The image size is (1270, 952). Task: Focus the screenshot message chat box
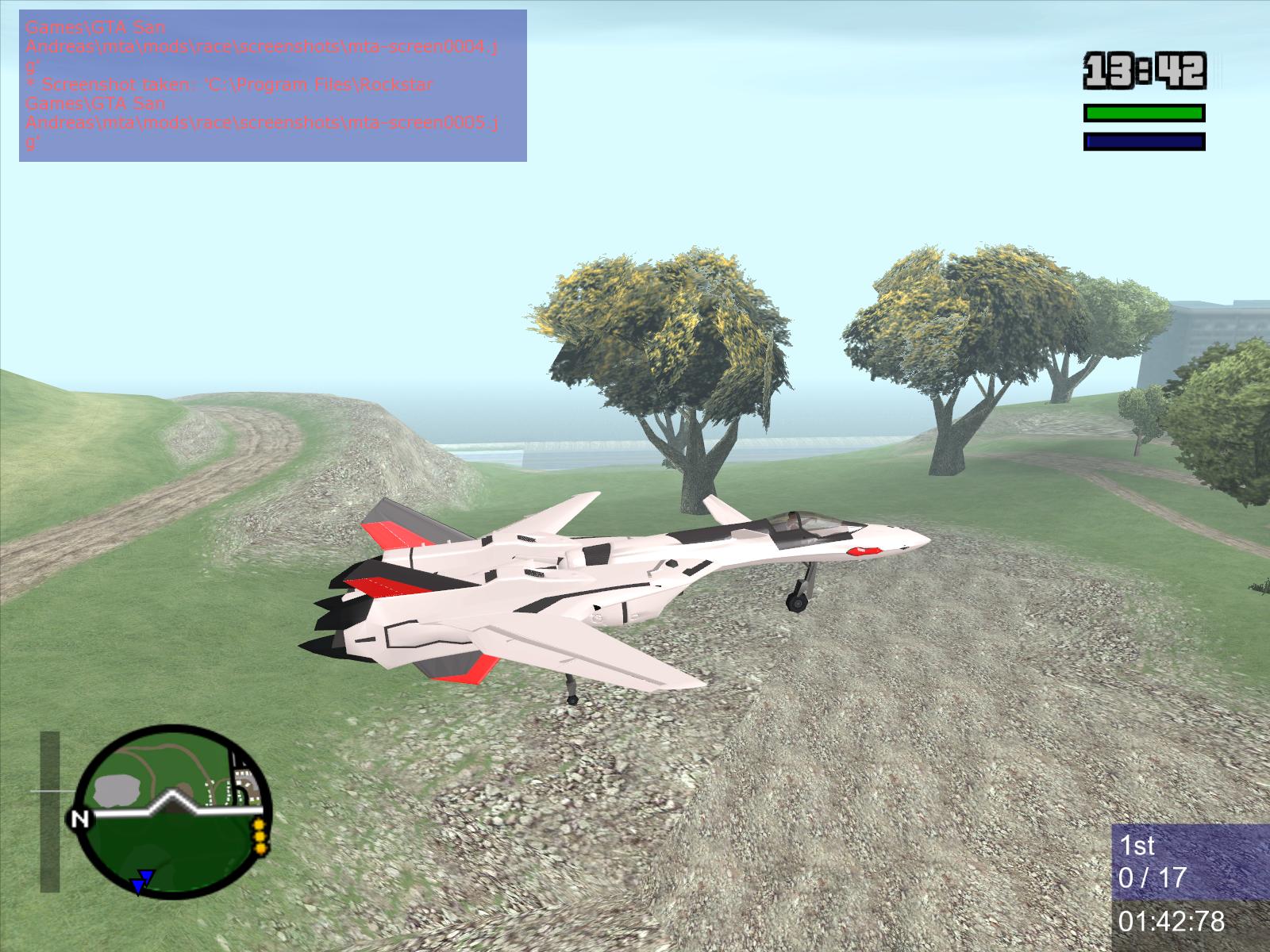click(272, 86)
